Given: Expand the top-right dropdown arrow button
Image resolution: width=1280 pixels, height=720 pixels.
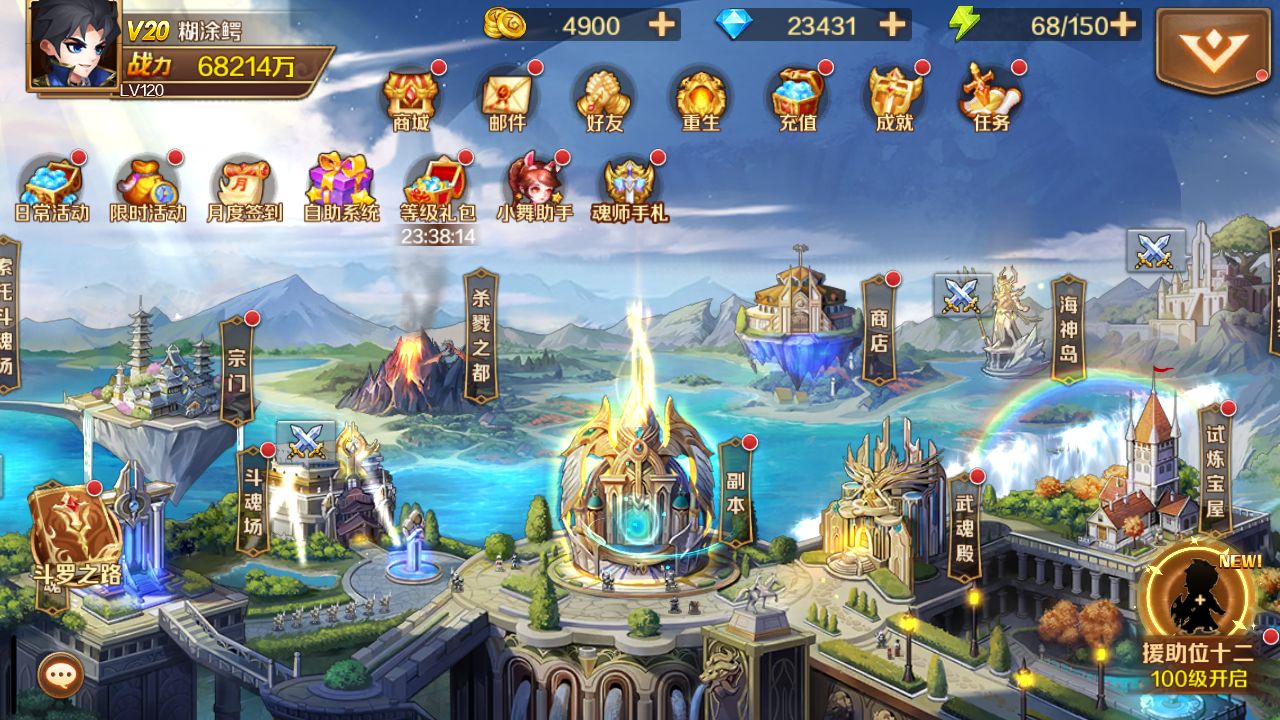Looking at the screenshot, I should coord(1213,51).
